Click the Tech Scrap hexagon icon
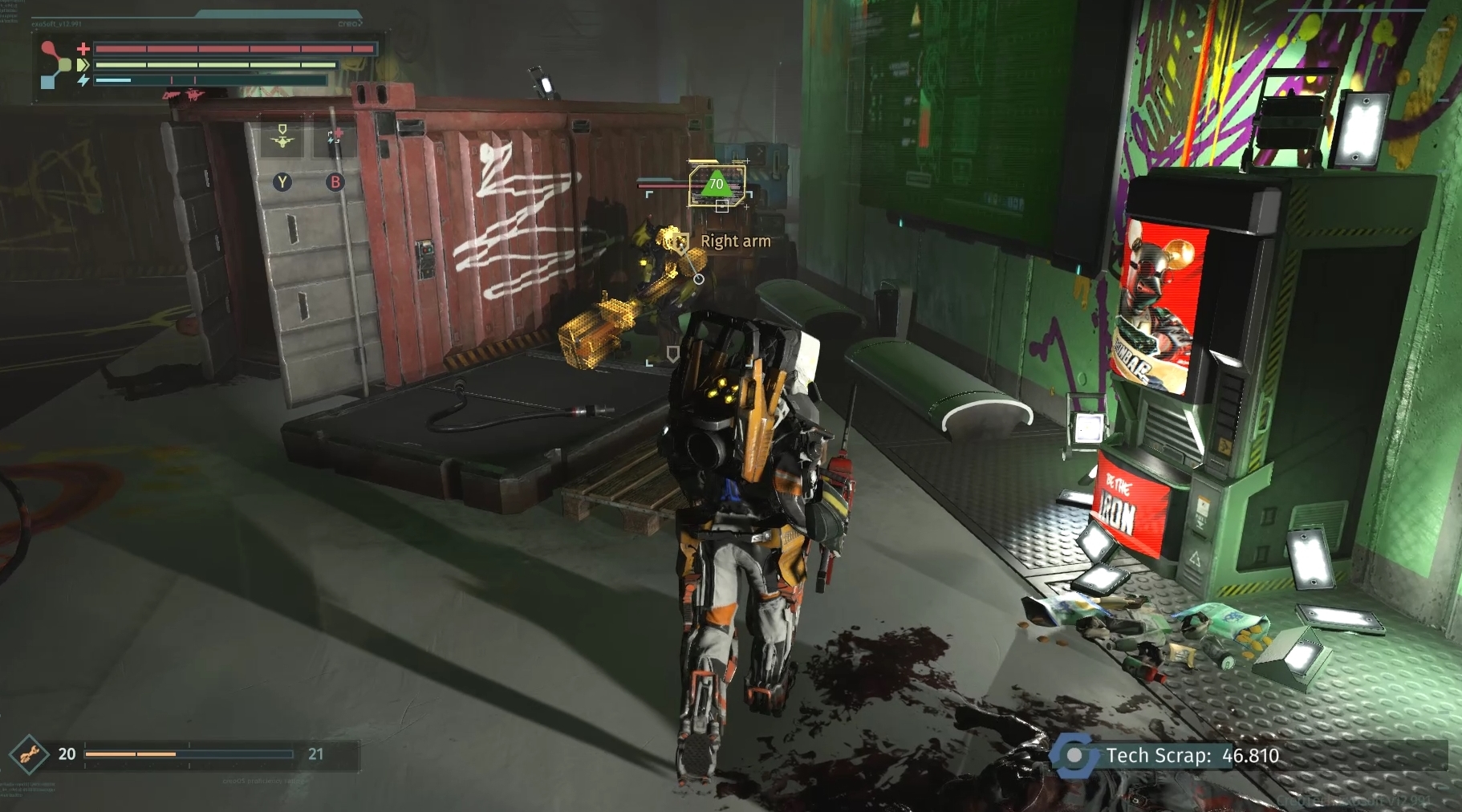This screenshot has height=812, width=1462. [x=1074, y=755]
